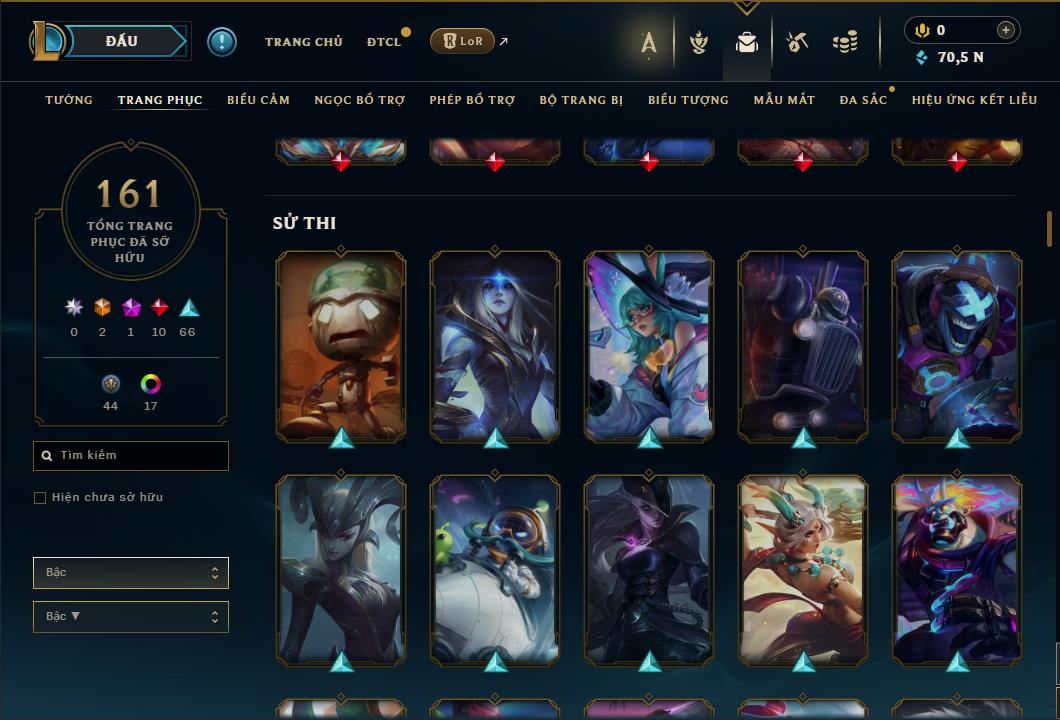The width and height of the screenshot is (1060, 720).
Task: Go to the ĐTCL section
Action: click(x=383, y=42)
